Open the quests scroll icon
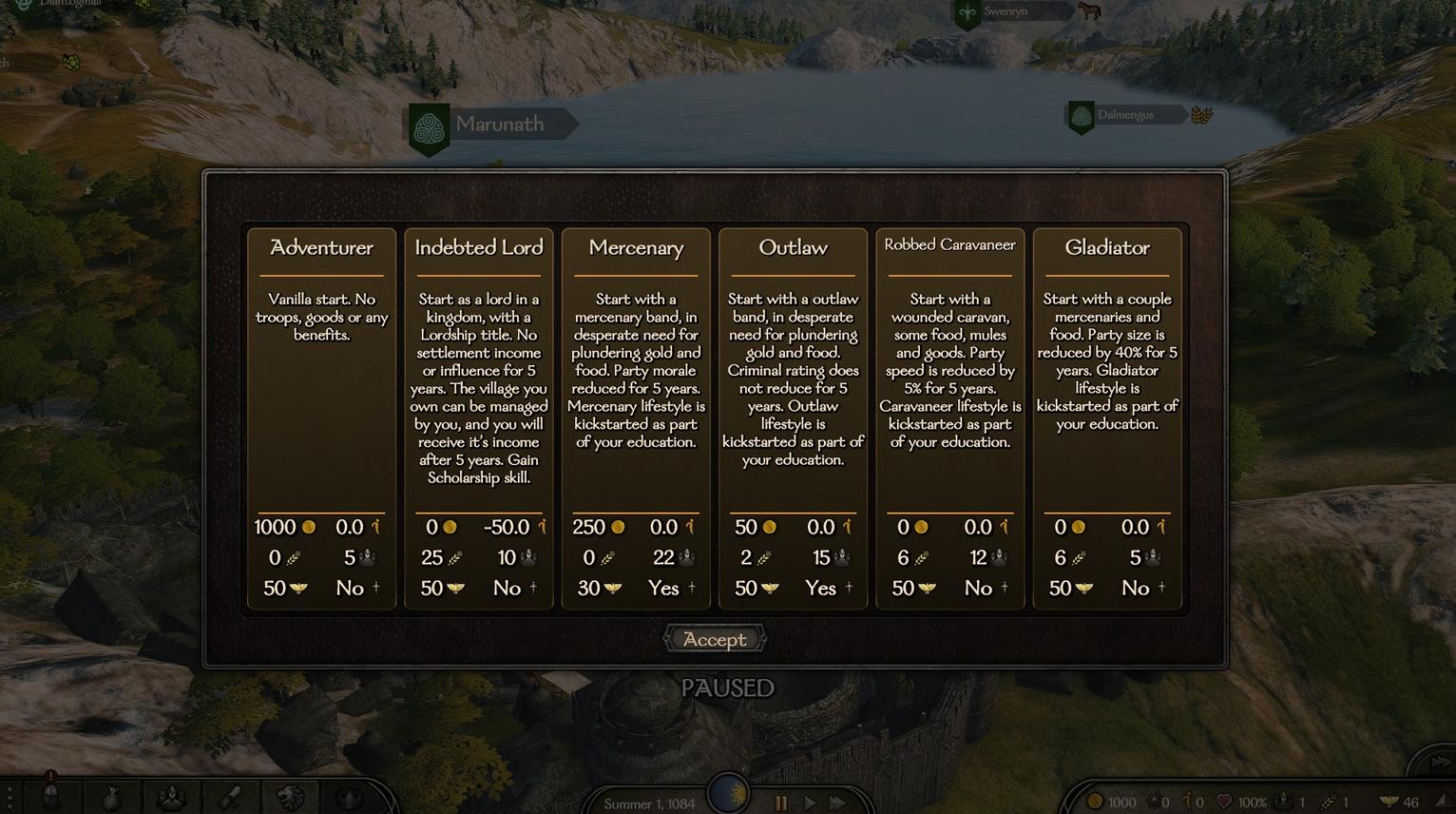Viewport: 1456px width, 814px height. [231, 798]
